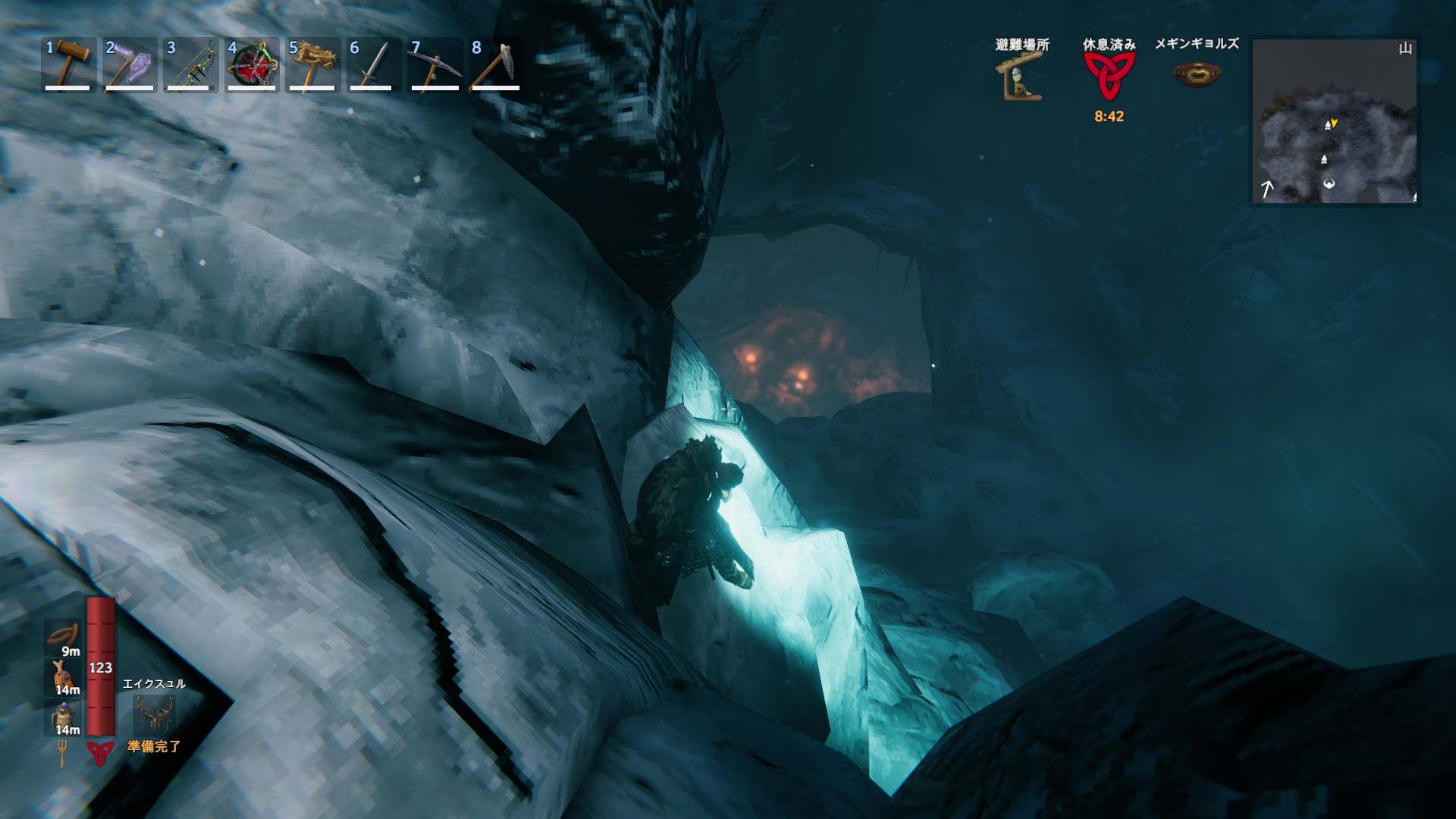Equip the red and green round shield
The image size is (1456, 819).
coord(252,64)
